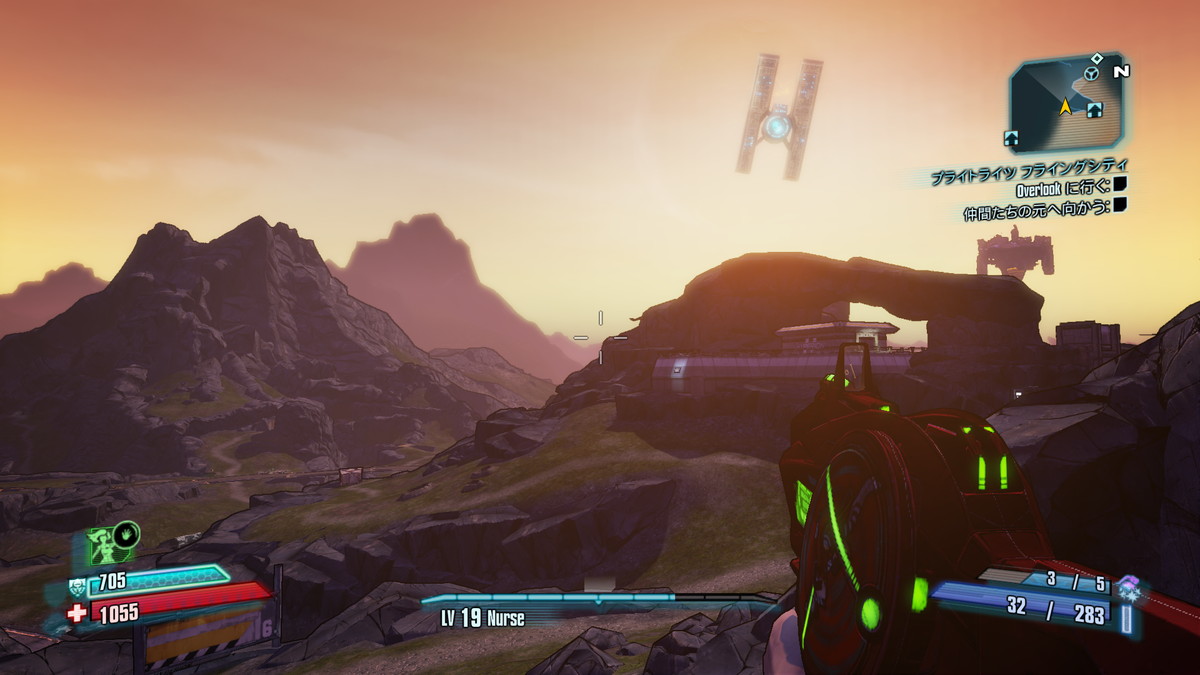Select the grenade icon beside the ammo
Viewport: 1200px width, 675px height.
pos(1127,586)
